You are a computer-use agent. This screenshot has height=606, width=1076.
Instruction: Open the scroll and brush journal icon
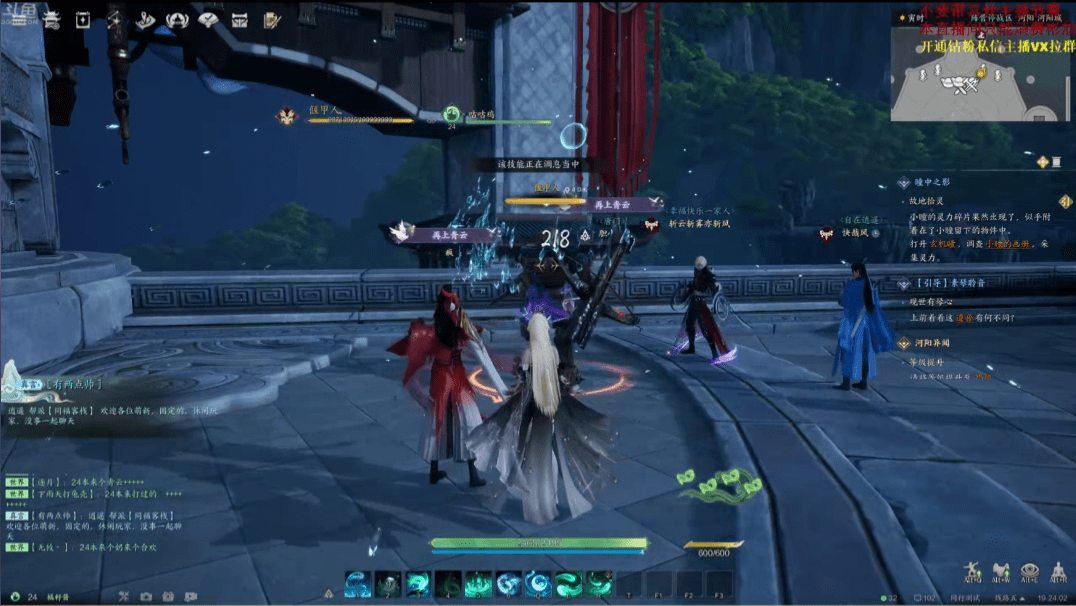point(271,19)
